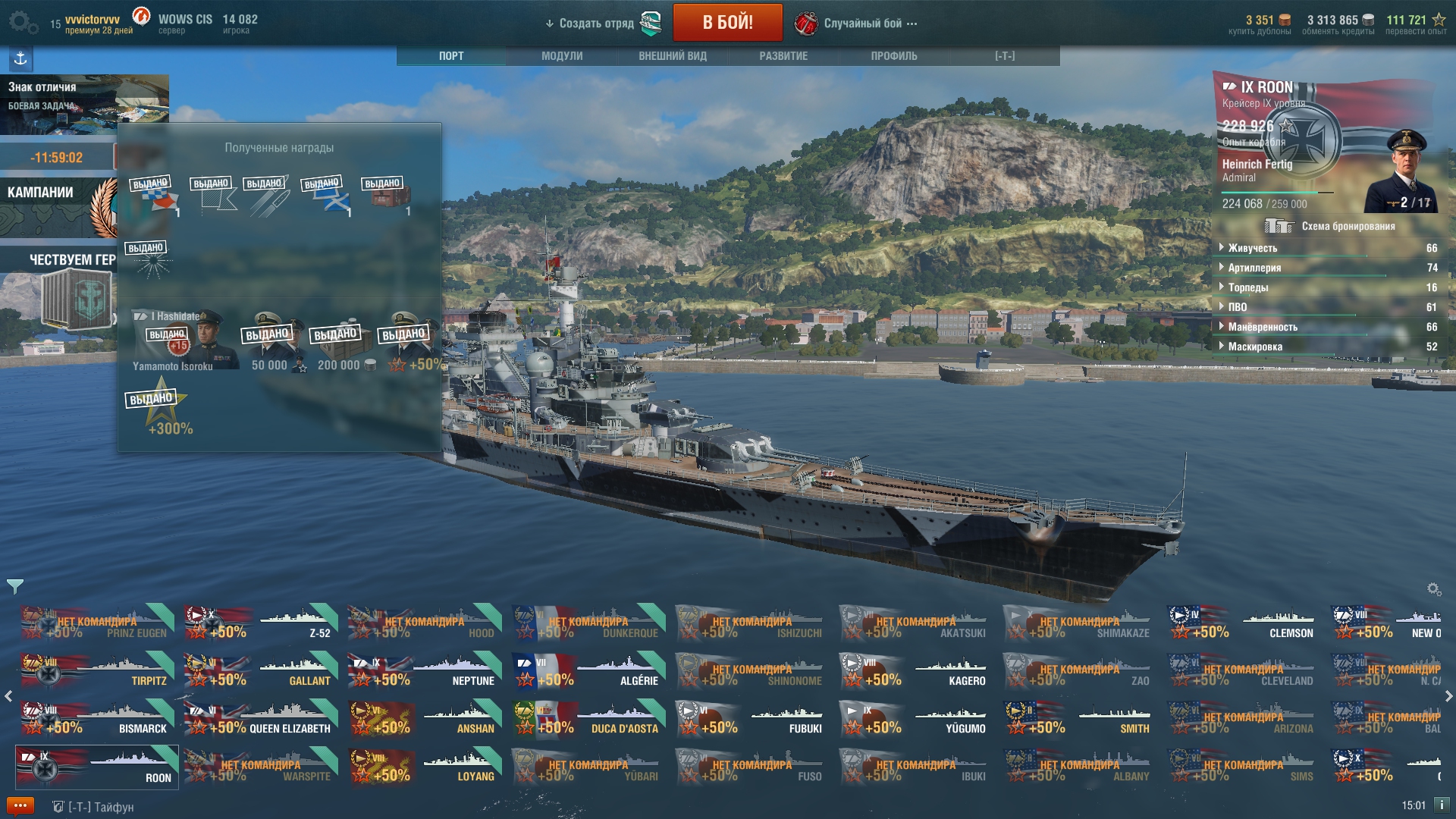1456x819 pixels.
Task: Switch to the ВНЕШНИЙ ВИД tab
Action: point(673,56)
